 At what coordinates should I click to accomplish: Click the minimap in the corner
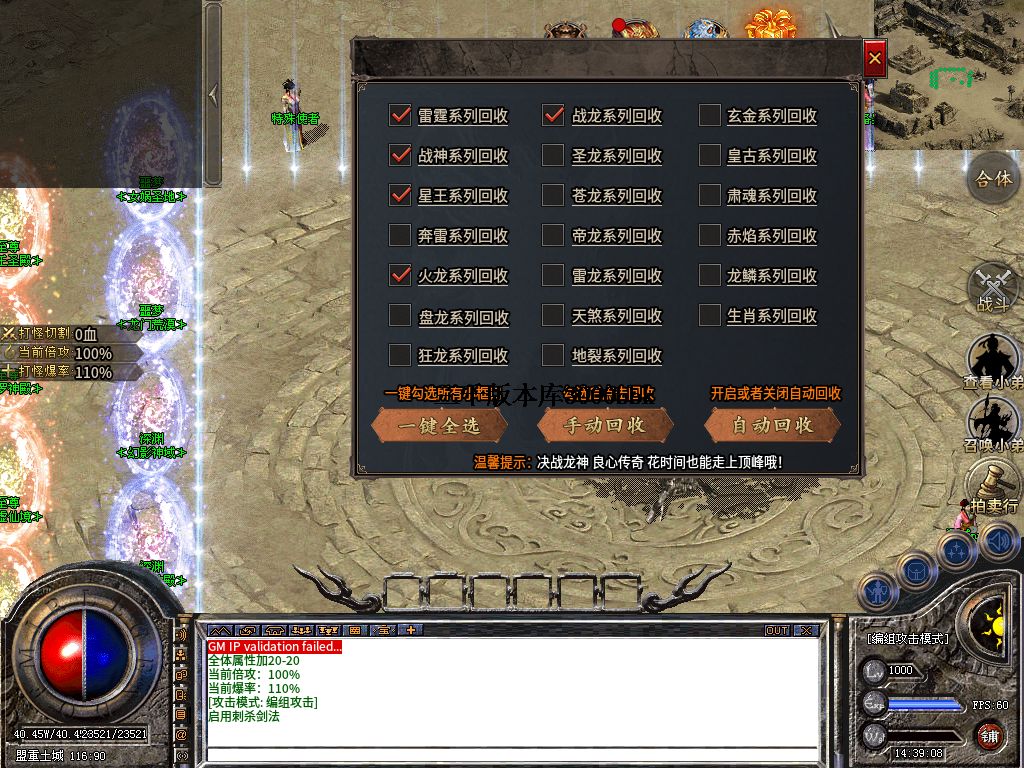click(x=948, y=73)
